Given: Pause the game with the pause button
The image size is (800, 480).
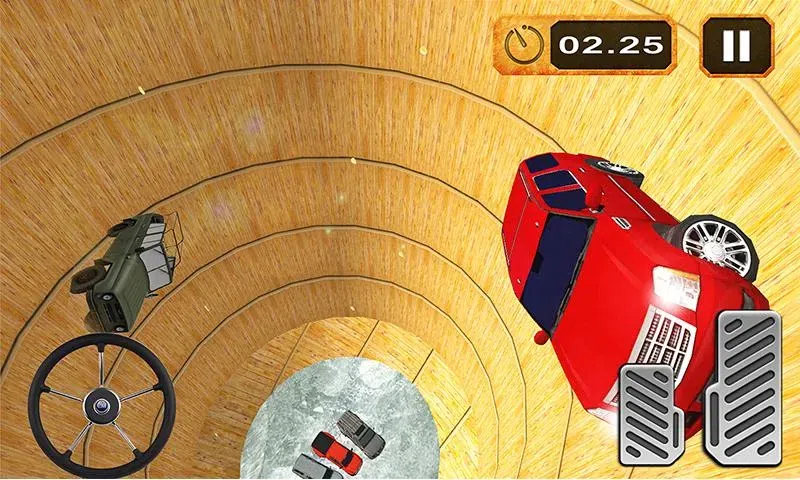Looking at the screenshot, I should pyautogui.click(x=736, y=46).
